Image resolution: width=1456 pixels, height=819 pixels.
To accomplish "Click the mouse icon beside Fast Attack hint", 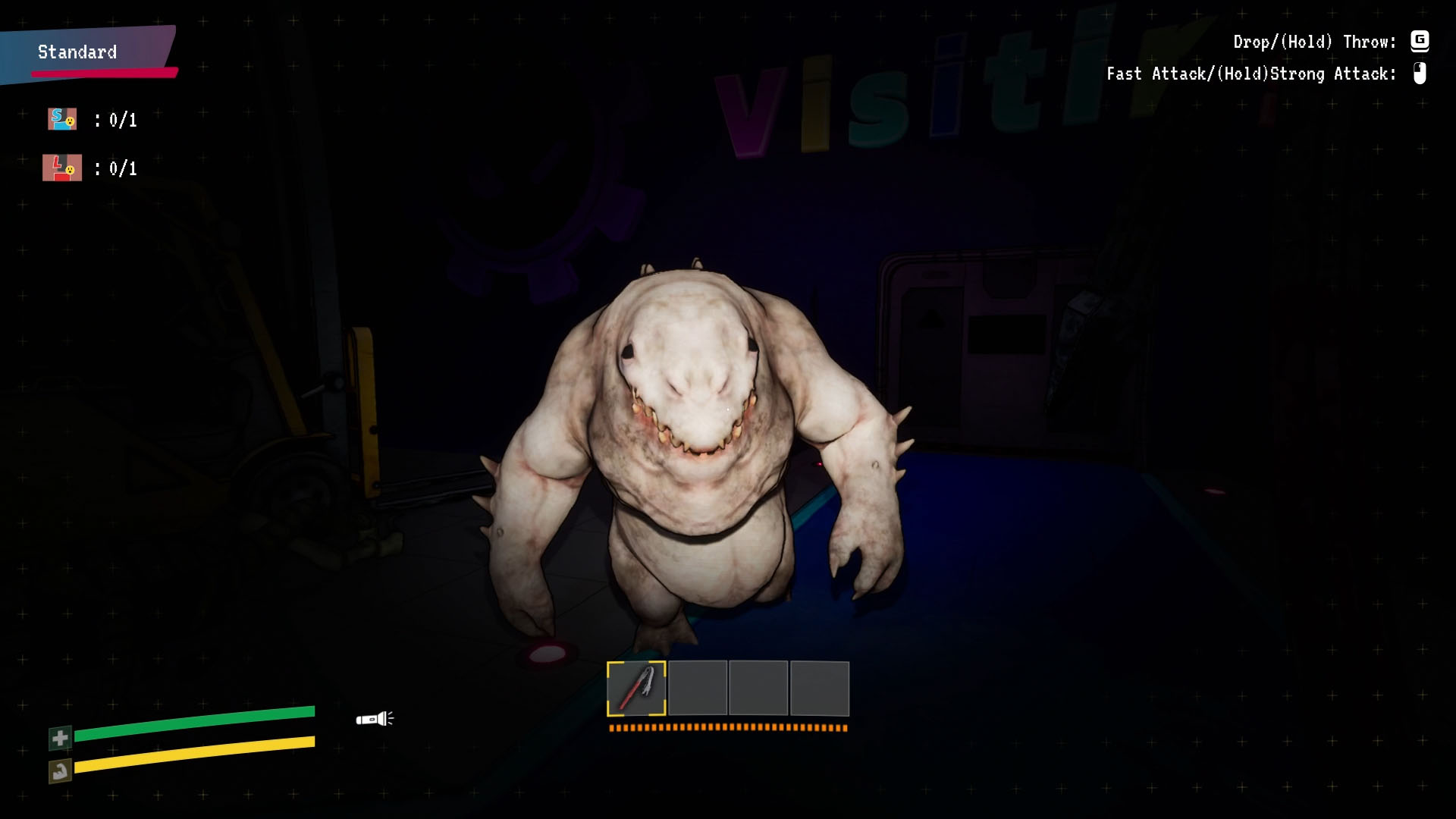I will click(1419, 74).
